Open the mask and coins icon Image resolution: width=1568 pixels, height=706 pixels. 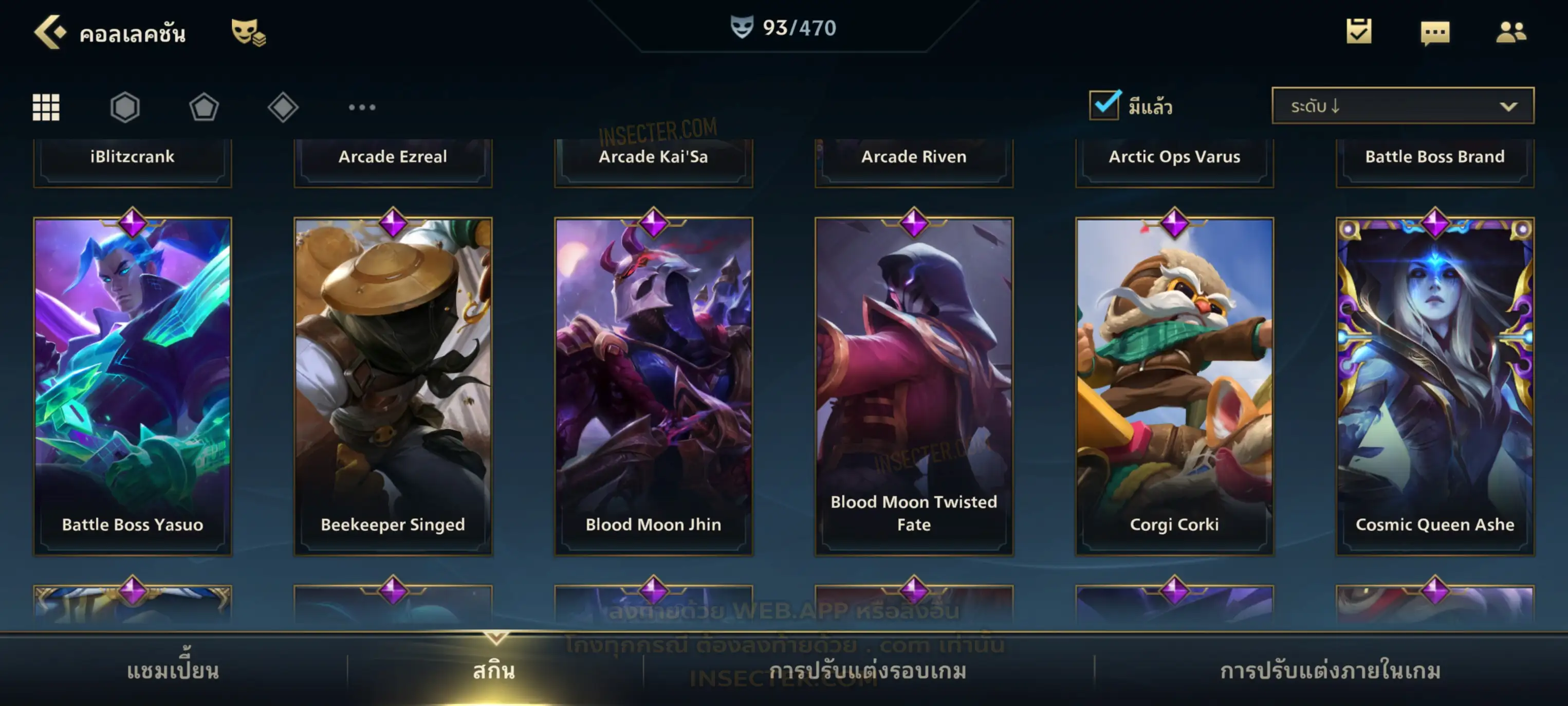(248, 32)
